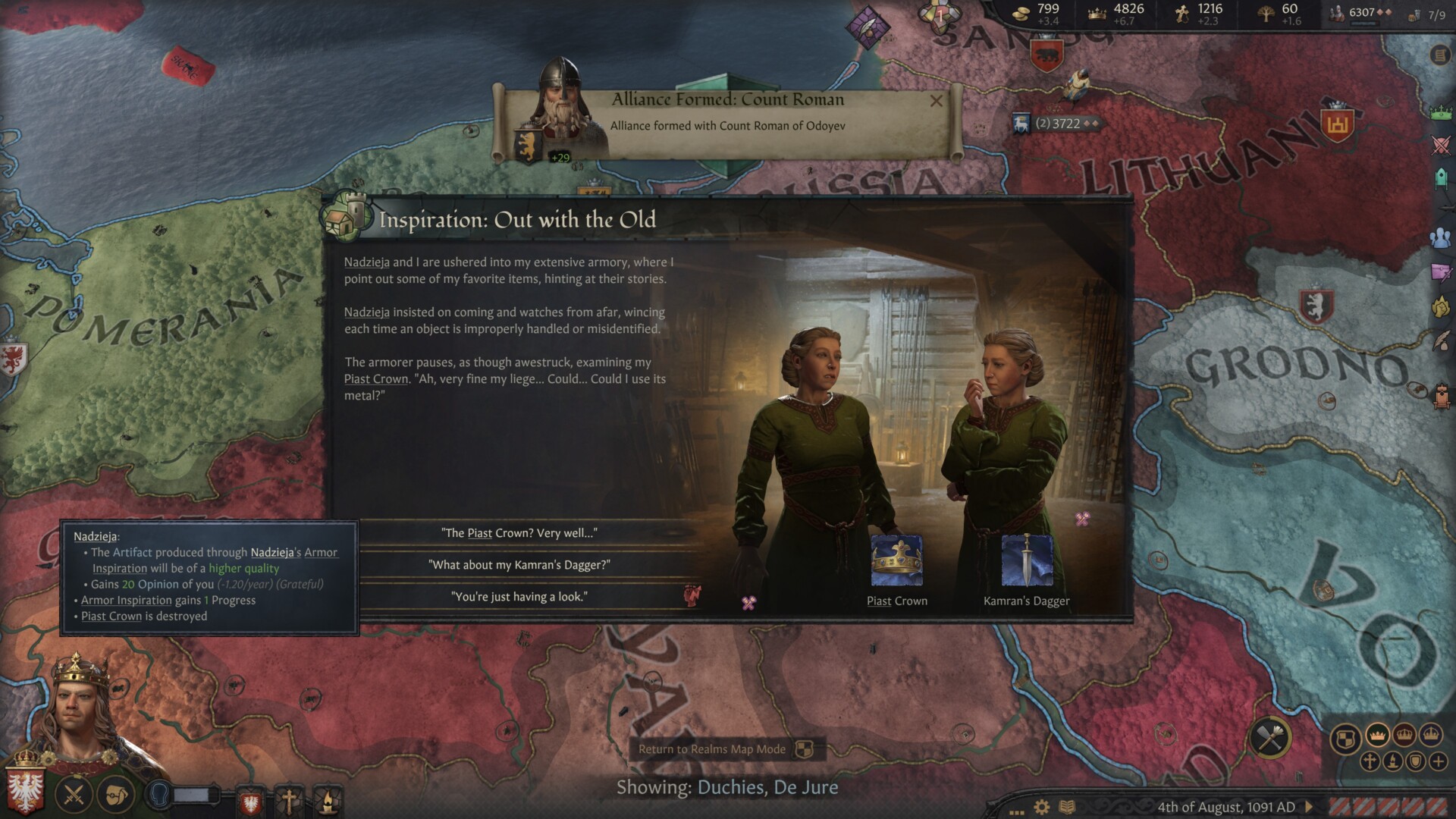Select "What about my Kamran's Dagger?" reply
The width and height of the screenshot is (1456, 819).
[x=519, y=565]
